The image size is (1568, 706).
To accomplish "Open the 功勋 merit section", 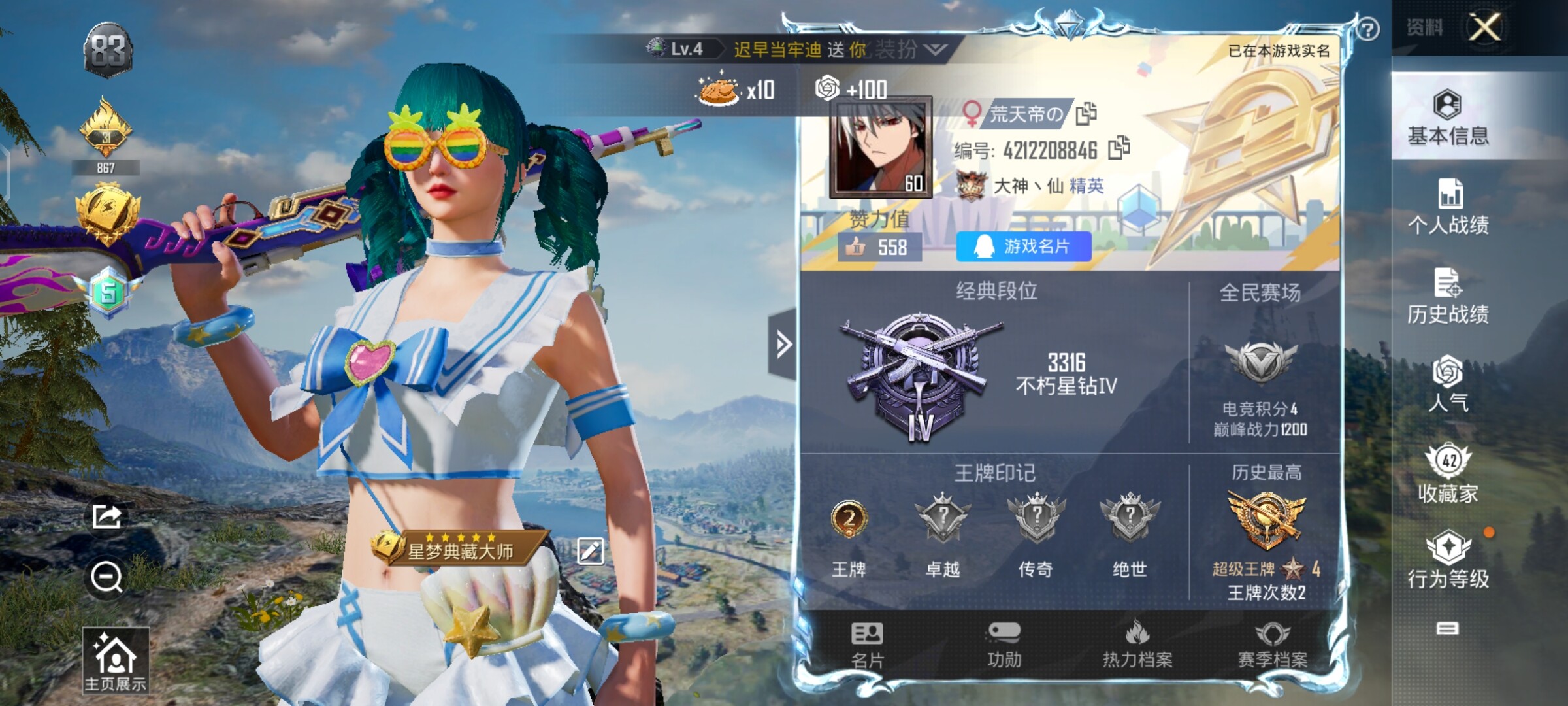I will [x=1004, y=645].
